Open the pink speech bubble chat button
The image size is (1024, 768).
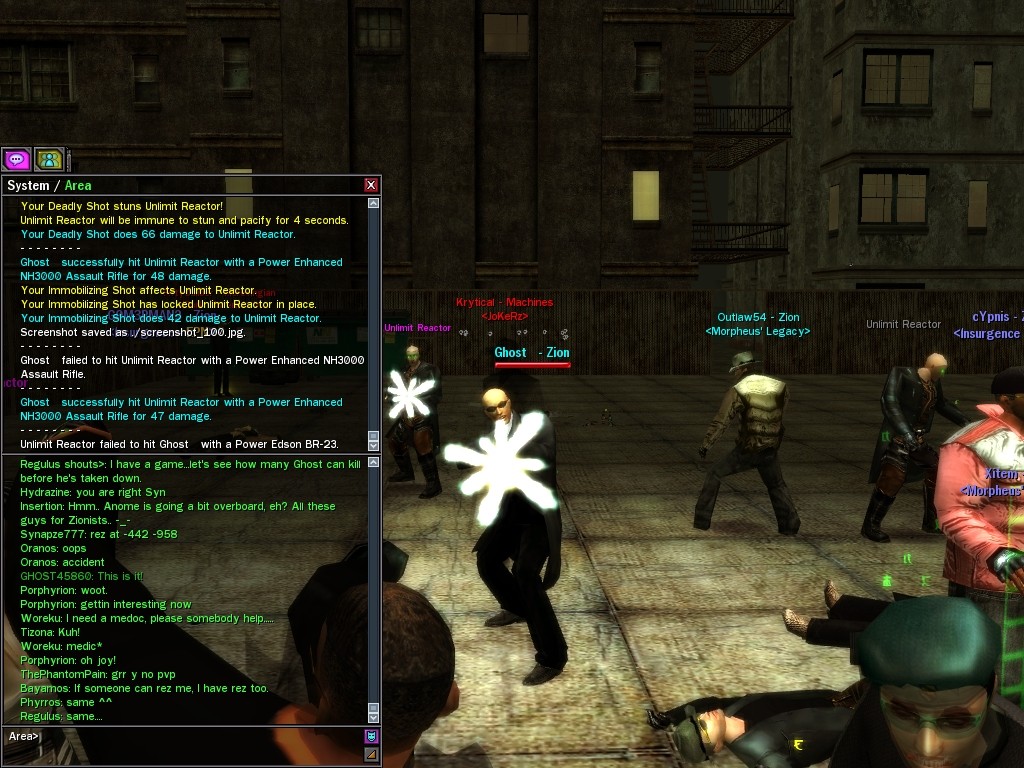16,159
